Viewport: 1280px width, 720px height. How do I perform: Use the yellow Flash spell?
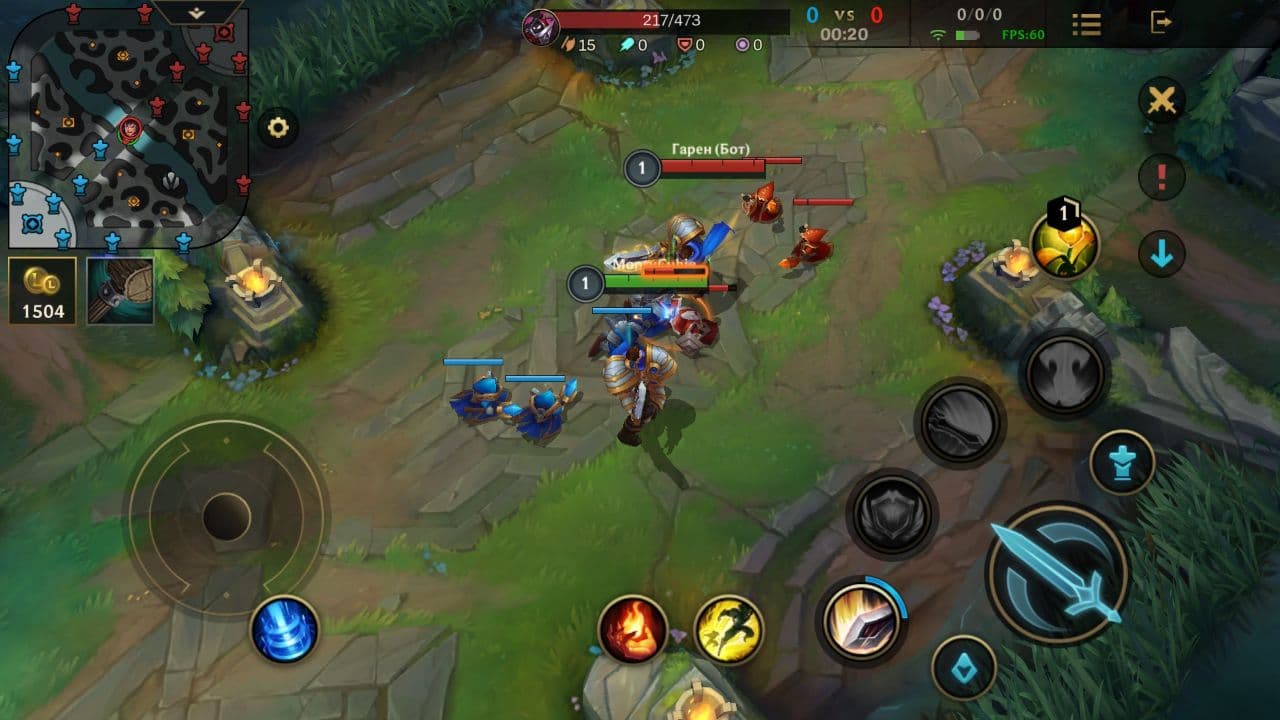[x=729, y=629]
